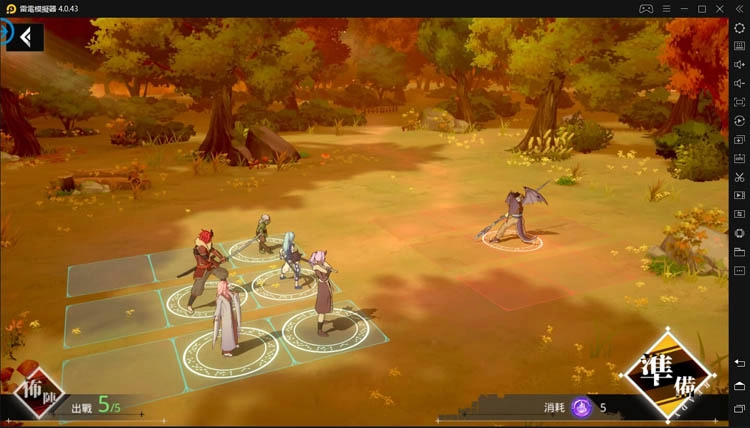Open the emulator settings gear
Screen dimensions: 750x428
(739, 28)
